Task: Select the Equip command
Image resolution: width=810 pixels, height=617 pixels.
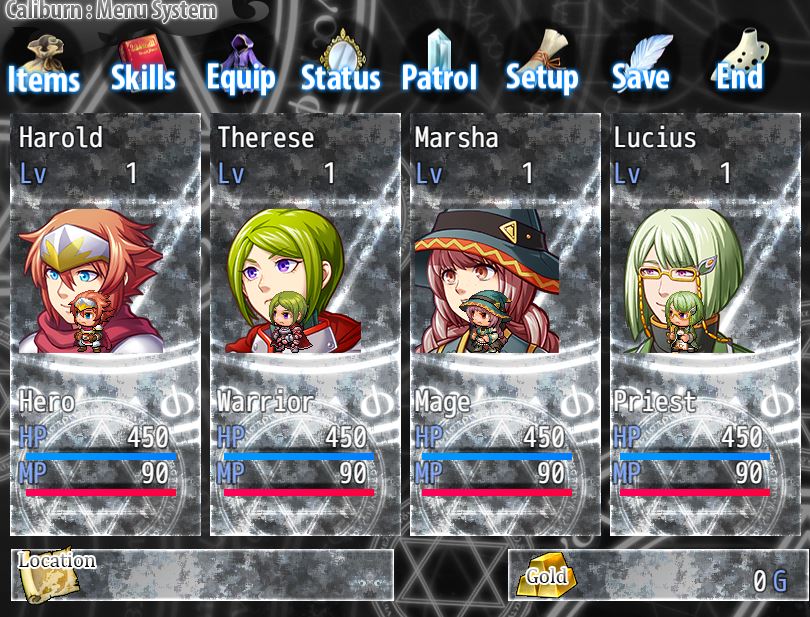Action: (240, 66)
